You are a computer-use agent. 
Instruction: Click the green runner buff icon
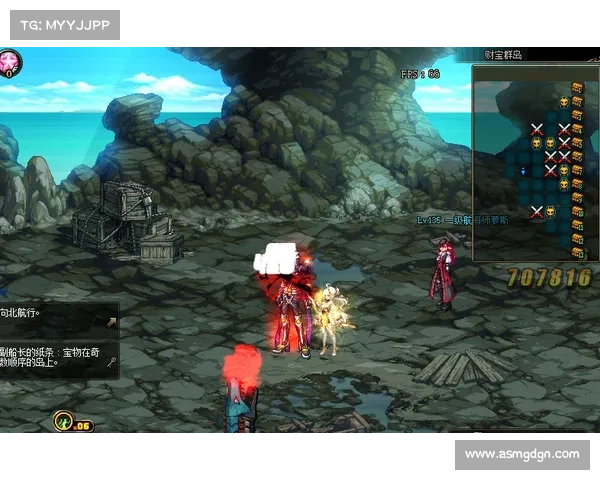click(x=62, y=421)
